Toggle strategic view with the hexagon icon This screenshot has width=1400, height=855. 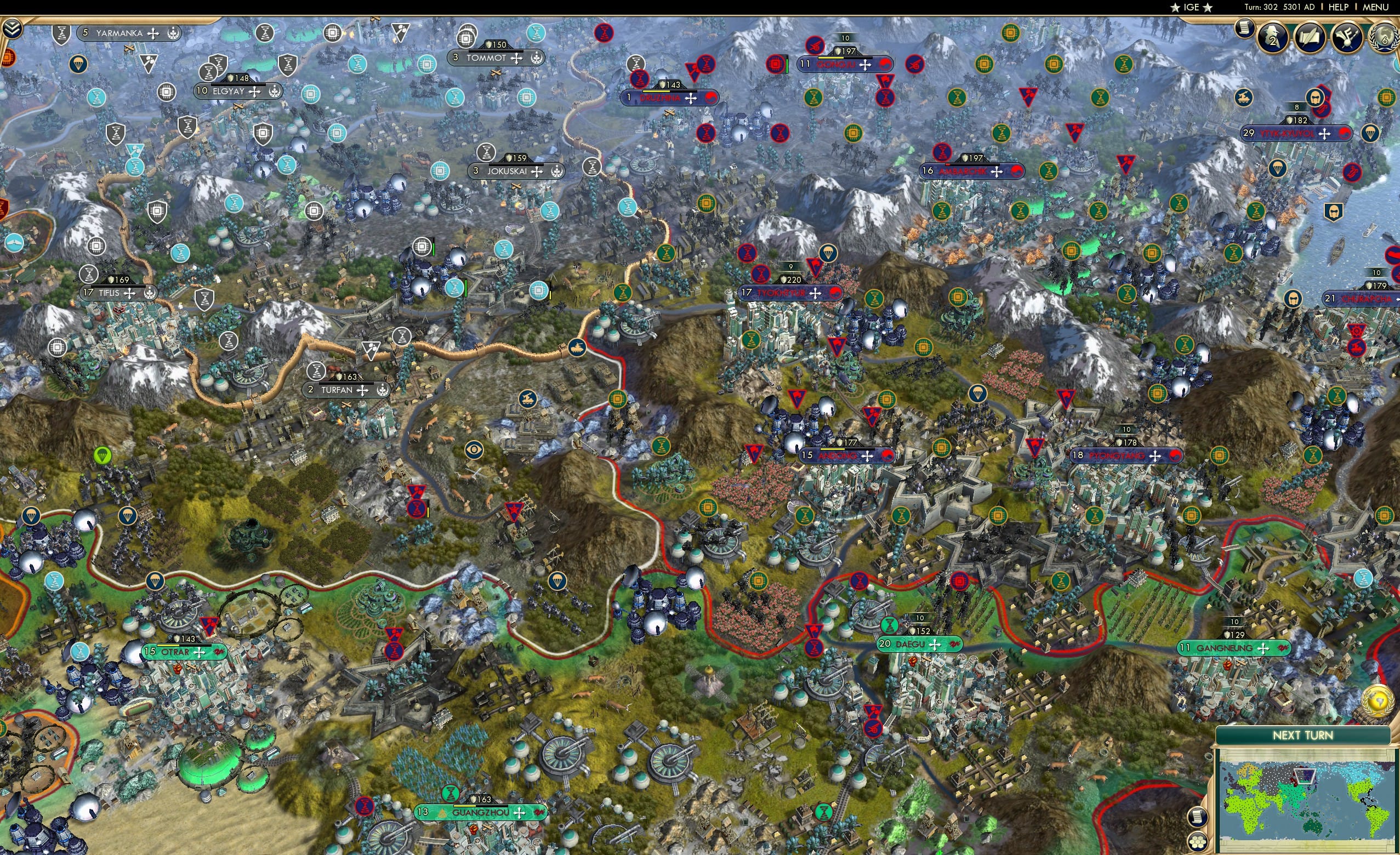tap(1198, 843)
